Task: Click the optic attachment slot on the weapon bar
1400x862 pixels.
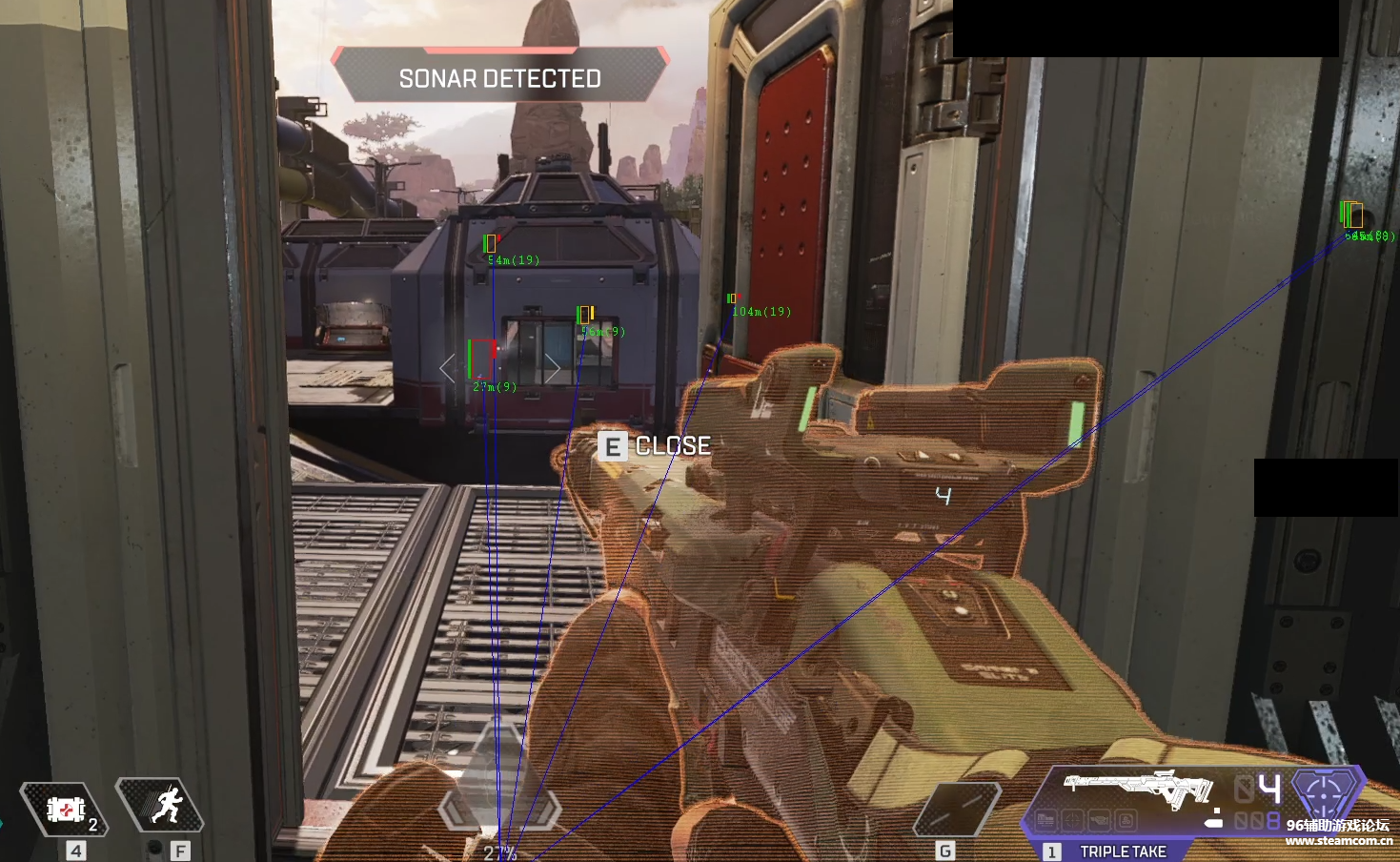Action: click(x=1045, y=820)
